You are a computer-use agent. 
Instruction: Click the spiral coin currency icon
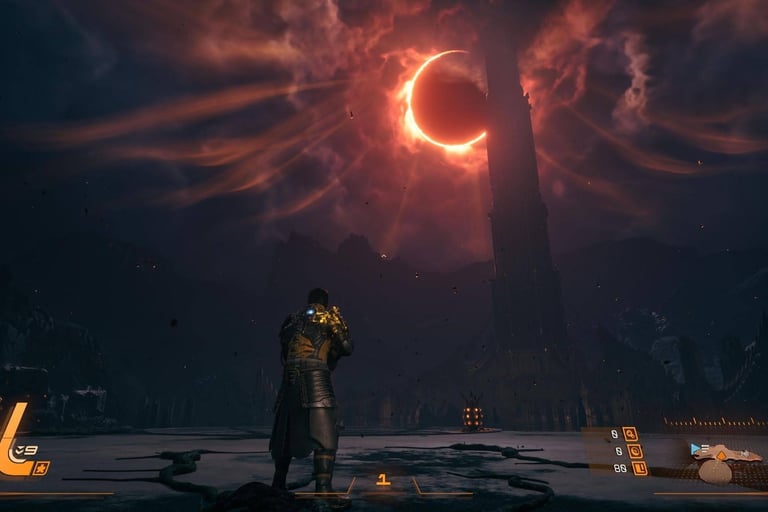coord(634,451)
